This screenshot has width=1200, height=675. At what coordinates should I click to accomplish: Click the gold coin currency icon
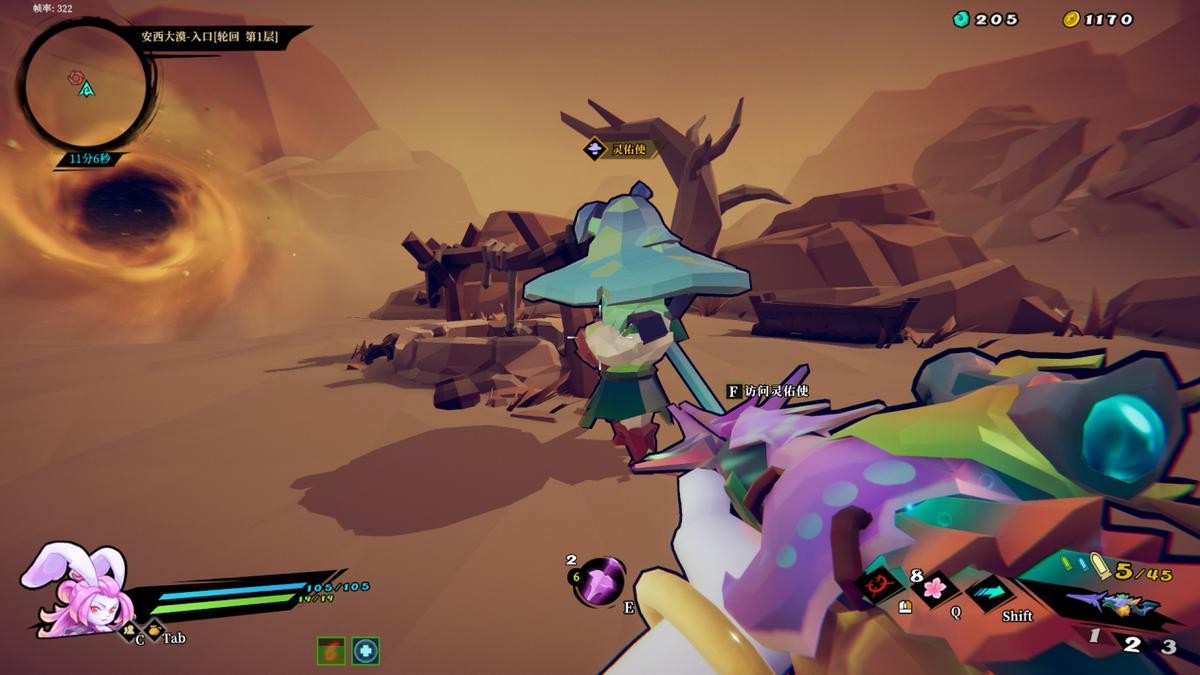[1072, 19]
